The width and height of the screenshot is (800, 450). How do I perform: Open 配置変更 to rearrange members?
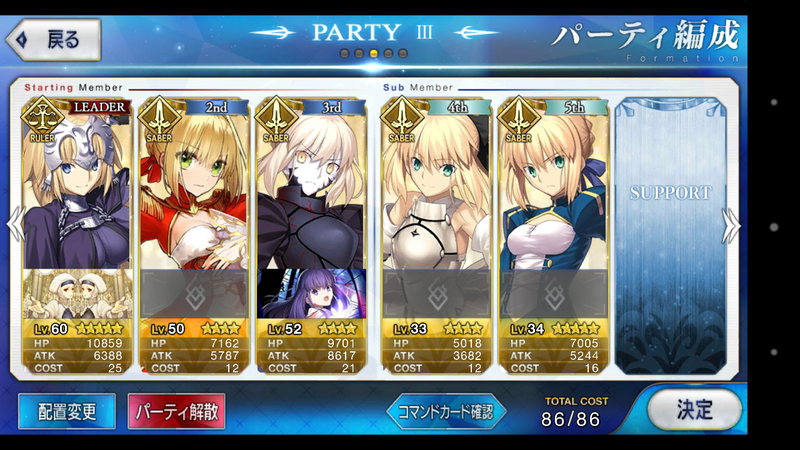[69, 411]
